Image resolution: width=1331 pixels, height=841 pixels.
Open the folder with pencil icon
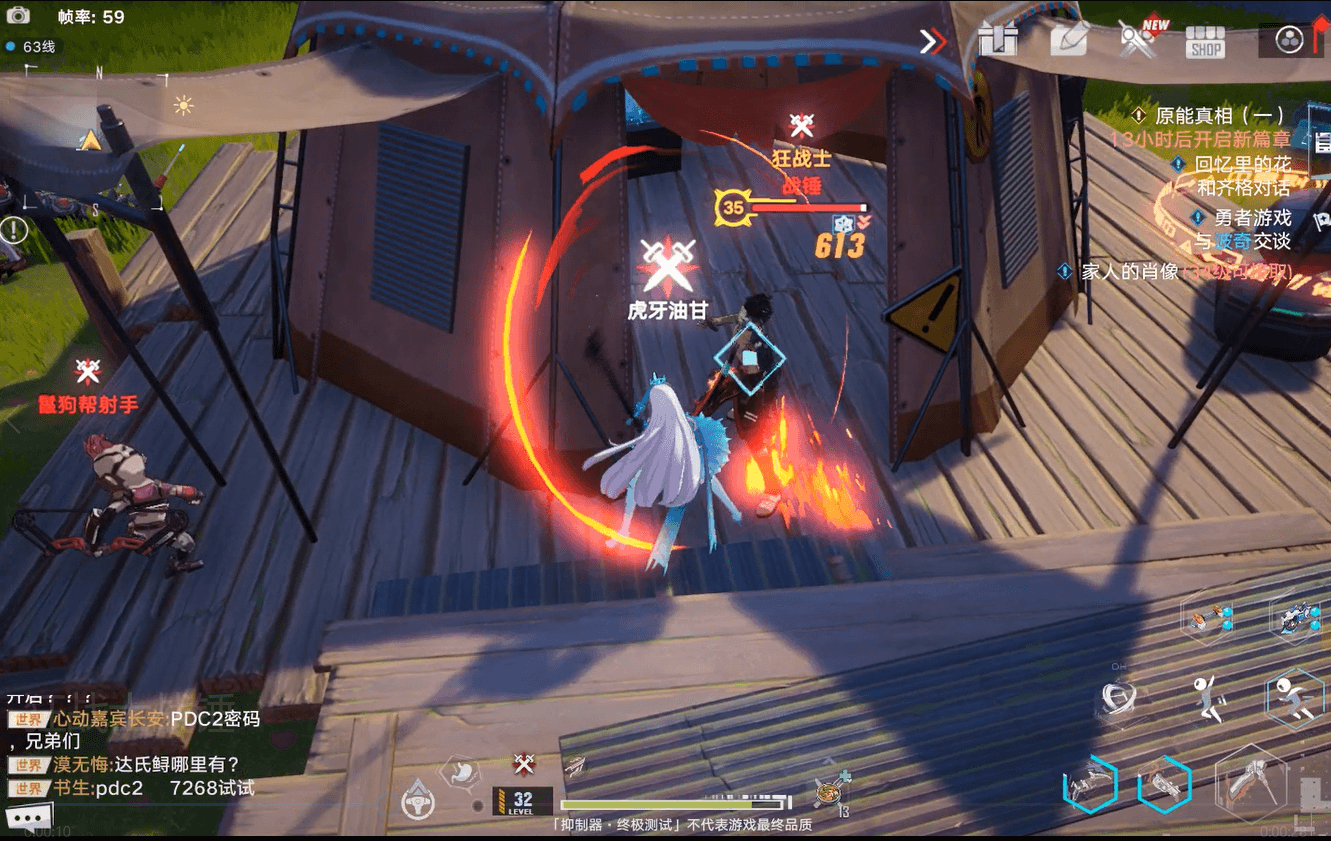(x=1069, y=38)
